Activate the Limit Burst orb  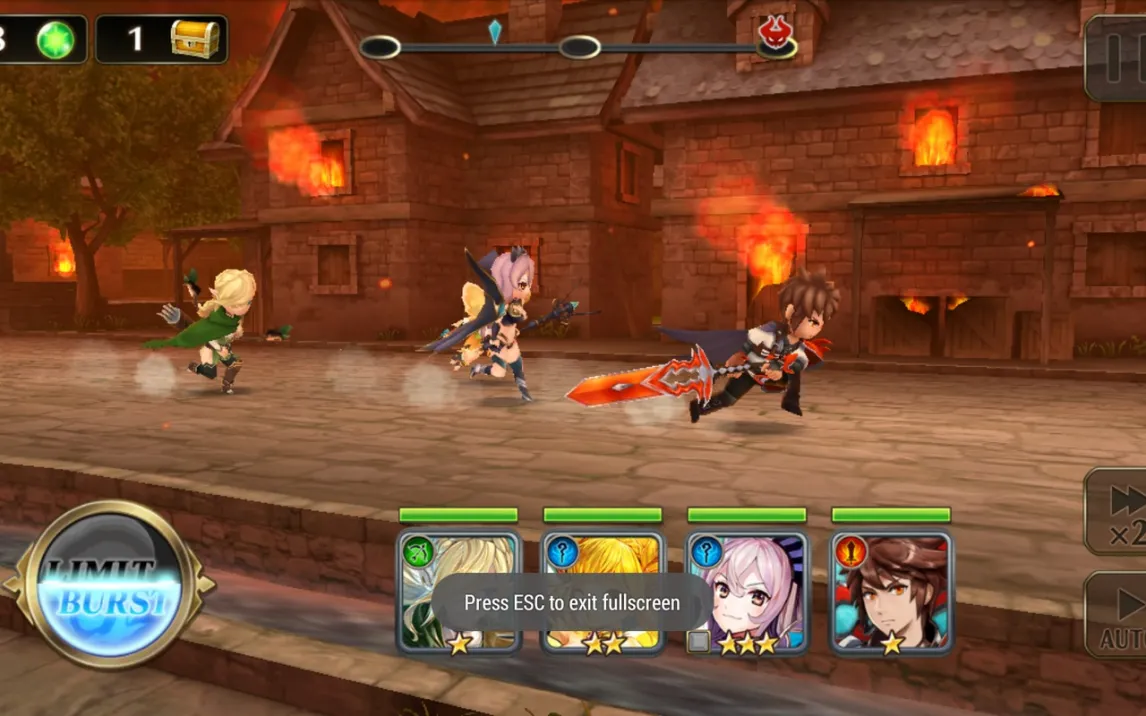(108, 585)
